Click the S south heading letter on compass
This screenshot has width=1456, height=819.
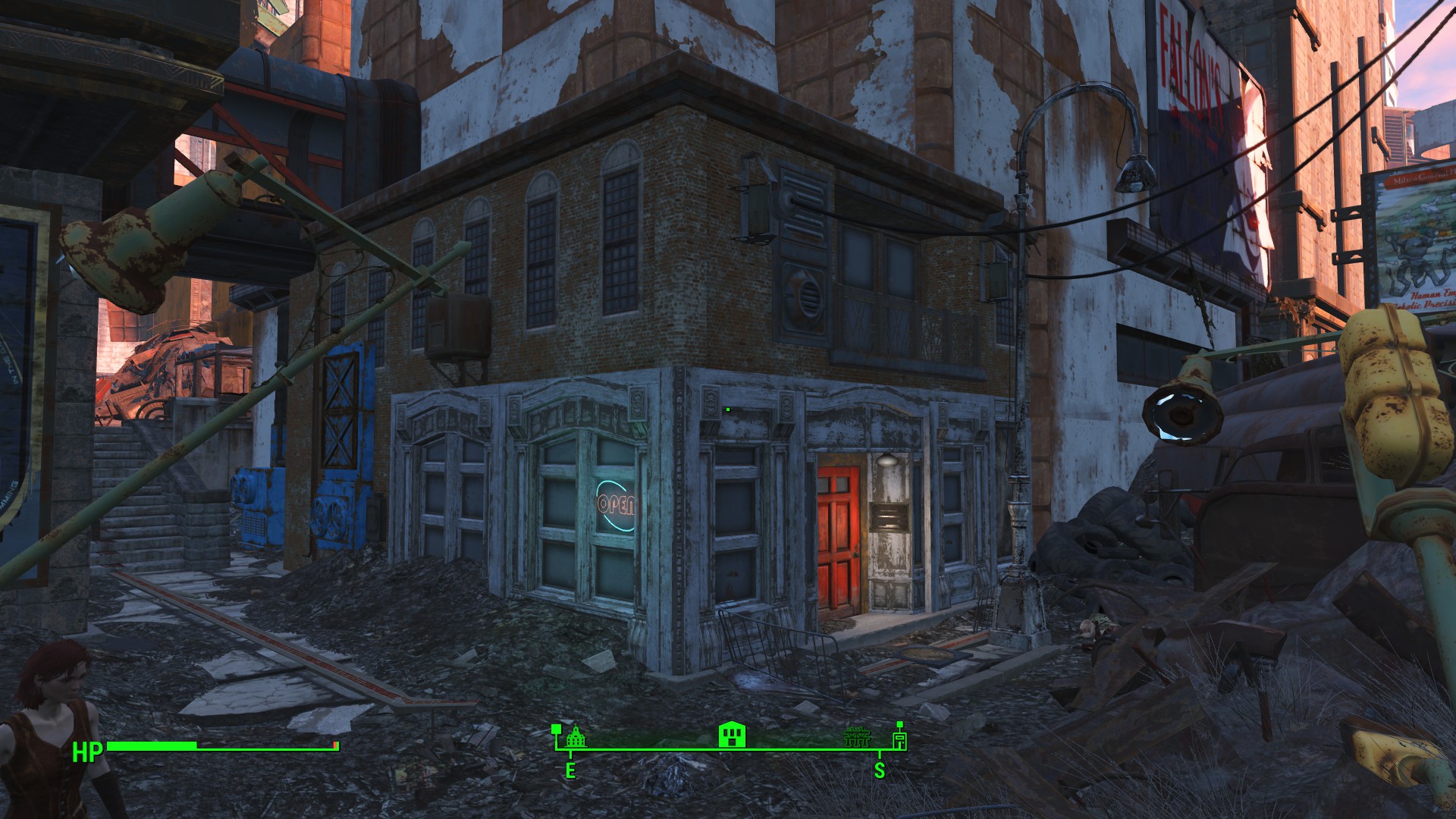click(880, 771)
